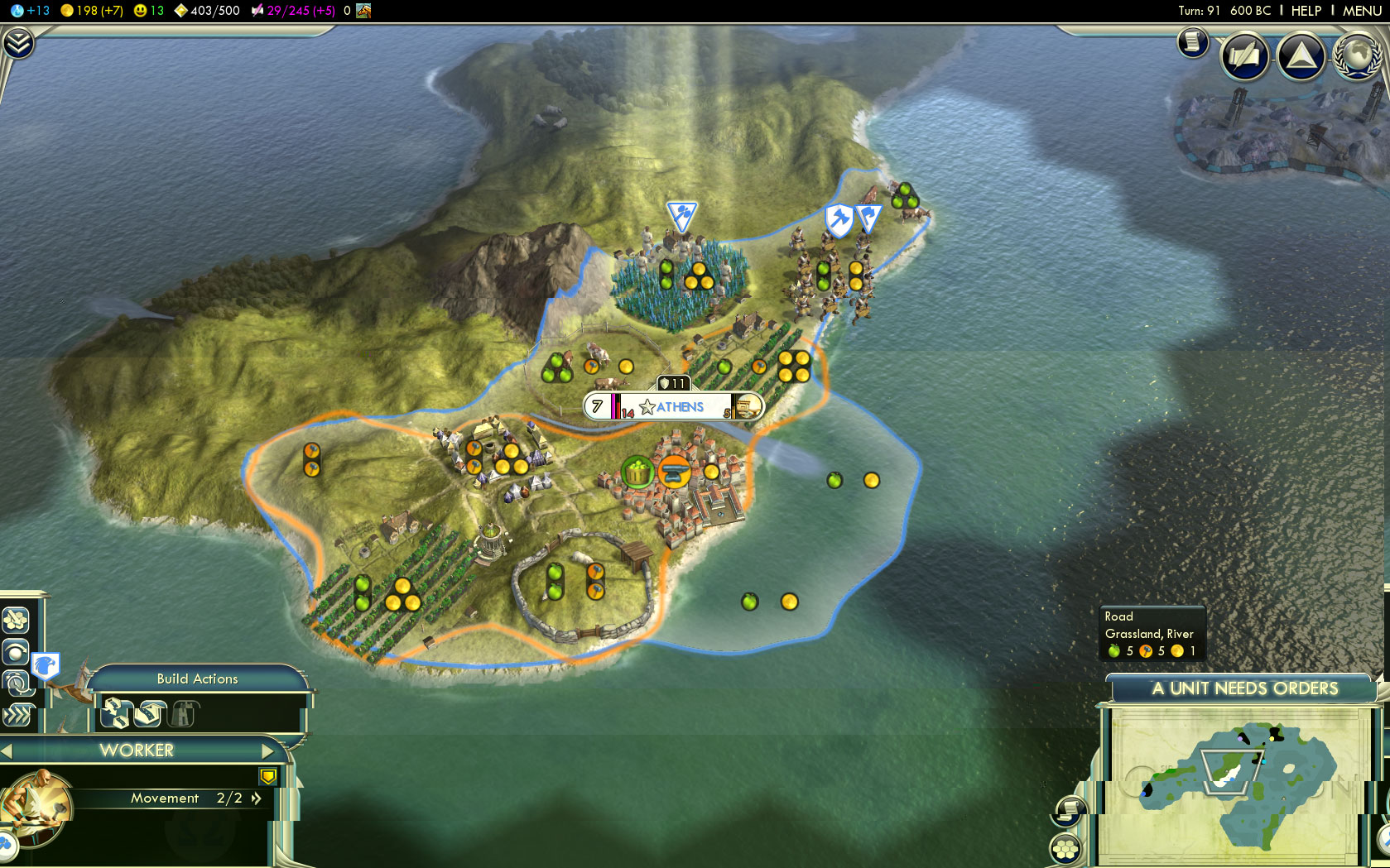The height and width of the screenshot is (868, 1390).
Task: Toggle the hex grid minimap options button
Action: (1065, 848)
